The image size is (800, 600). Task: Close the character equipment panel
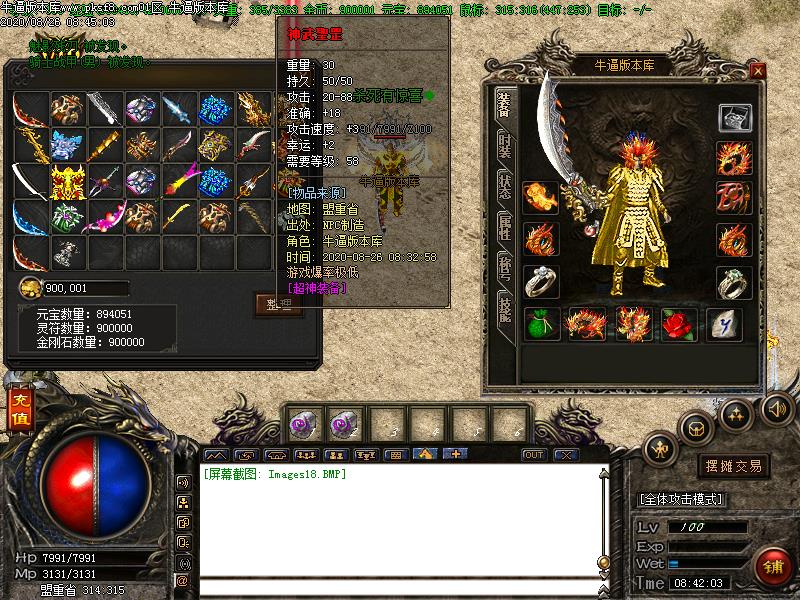(758, 71)
